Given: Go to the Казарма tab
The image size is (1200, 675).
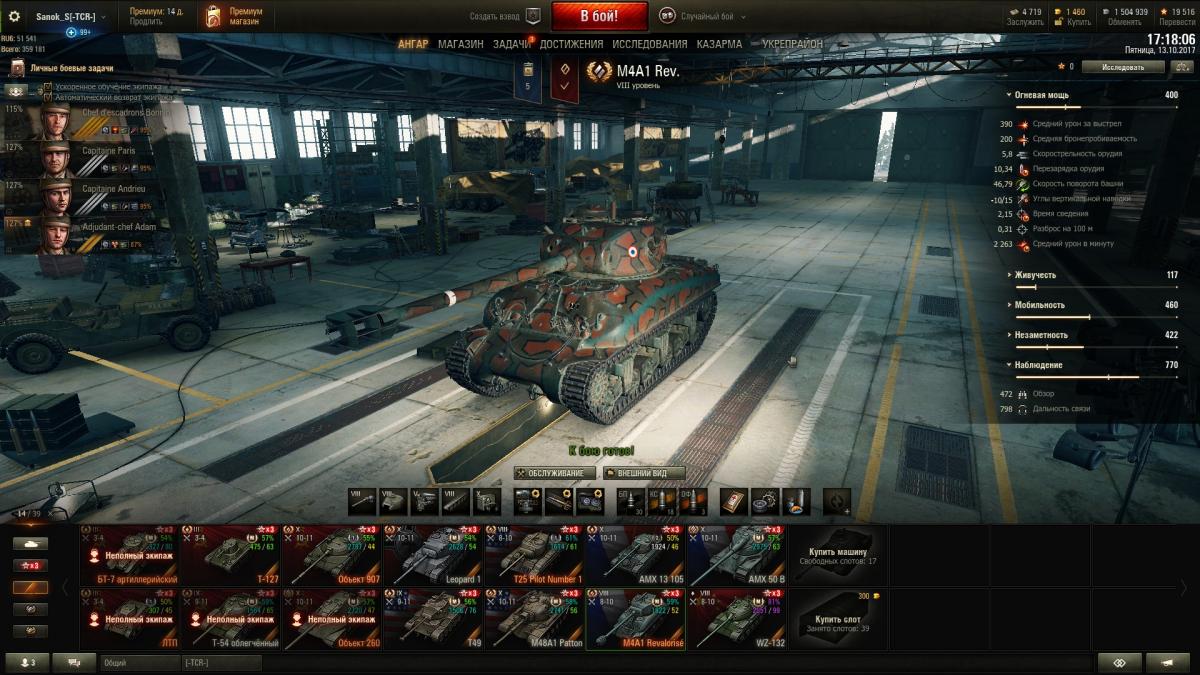Looking at the screenshot, I should (719, 44).
